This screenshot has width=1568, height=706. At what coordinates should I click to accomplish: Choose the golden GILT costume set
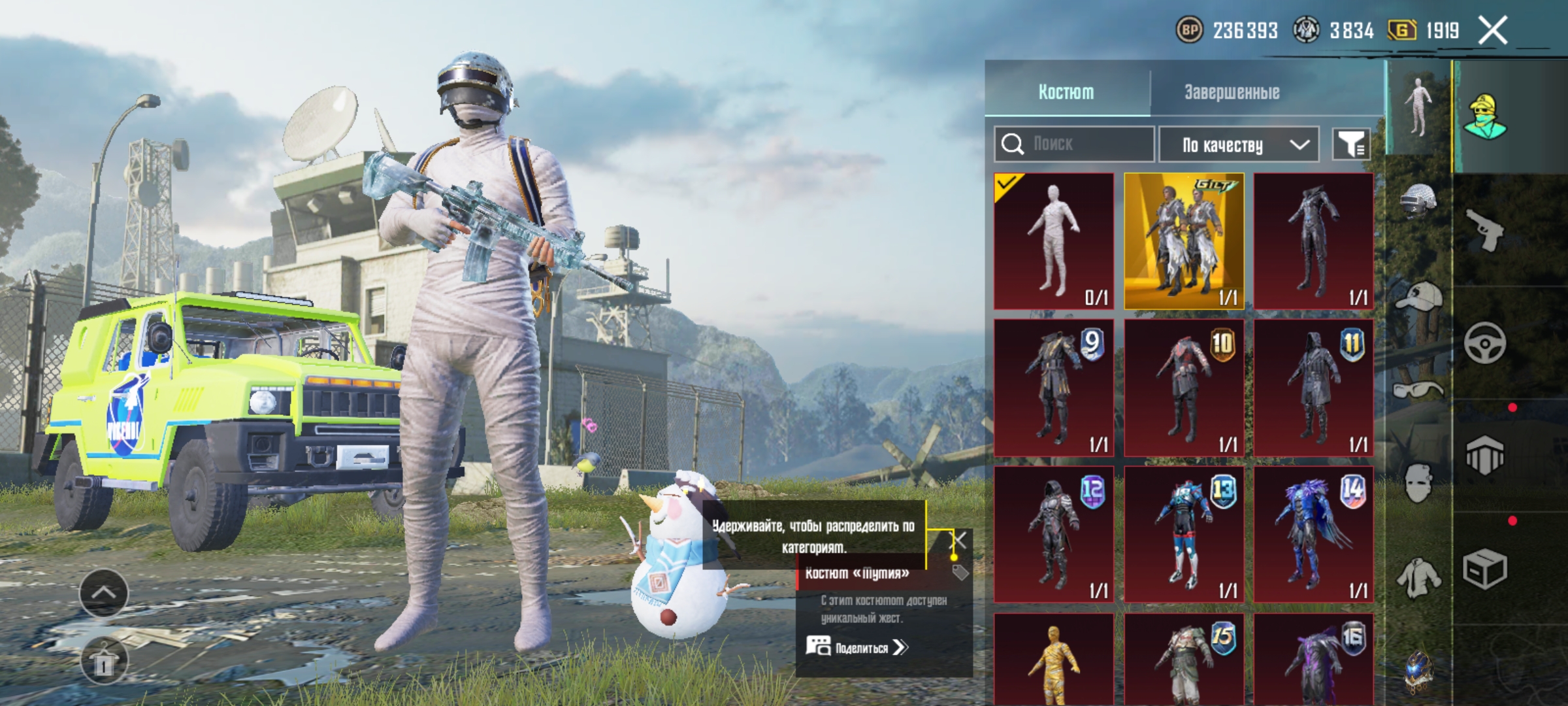point(1184,241)
